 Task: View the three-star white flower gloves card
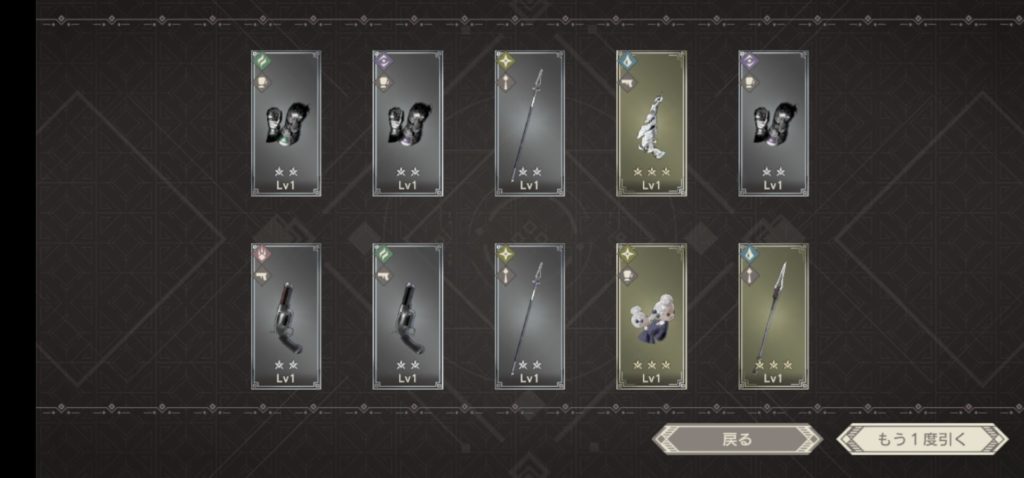point(651,316)
